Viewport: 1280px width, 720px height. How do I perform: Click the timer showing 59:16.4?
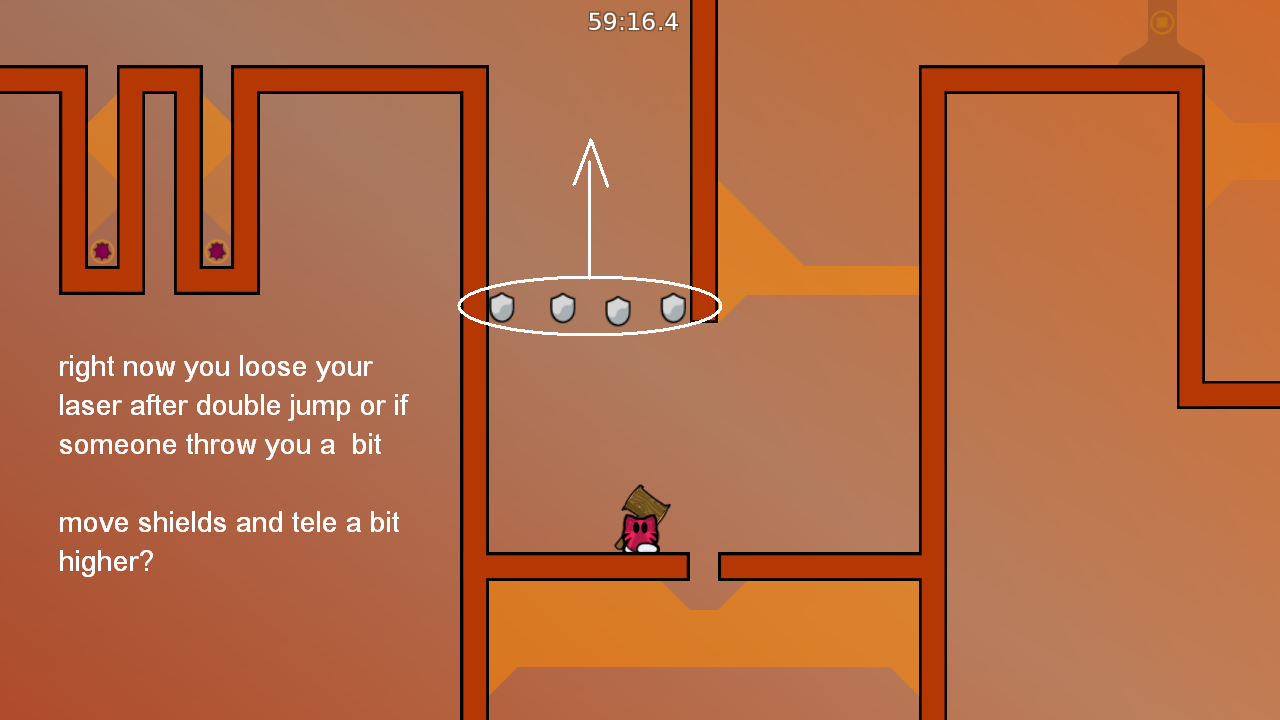point(632,21)
